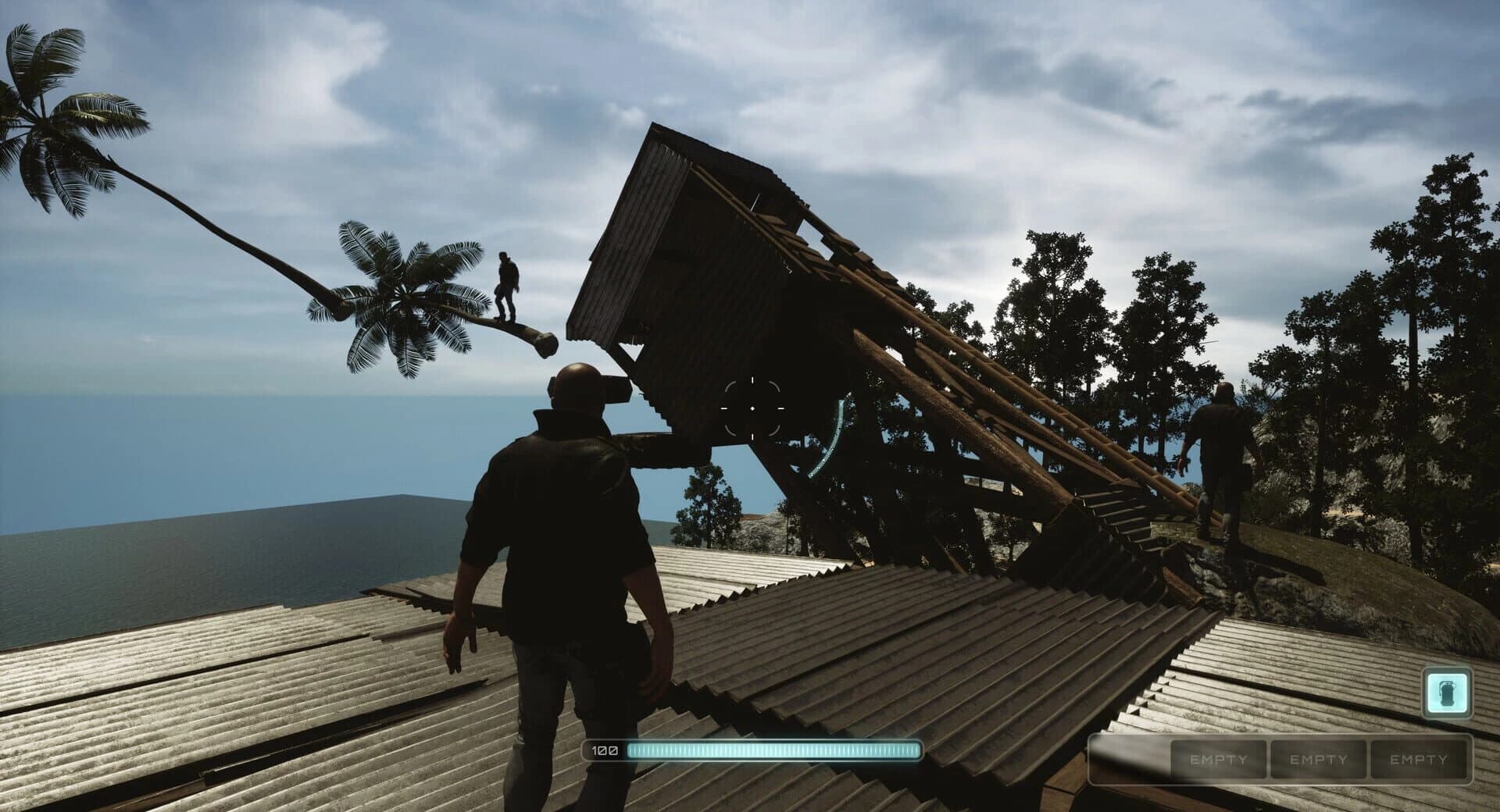This screenshot has width=1500, height=812.
Task: Click the top tick of the crosshair reticle
Action: coord(752,379)
